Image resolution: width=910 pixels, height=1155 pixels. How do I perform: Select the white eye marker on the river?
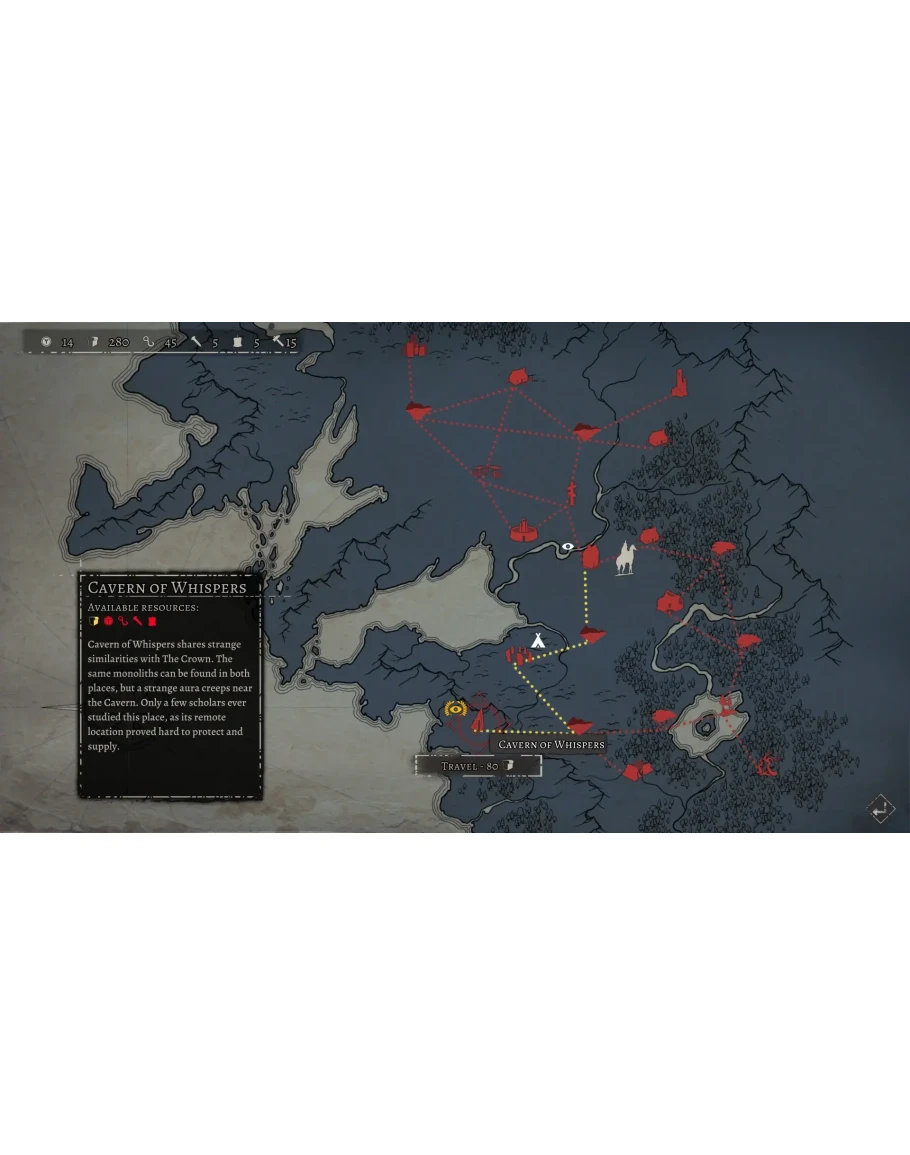[568, 547]
